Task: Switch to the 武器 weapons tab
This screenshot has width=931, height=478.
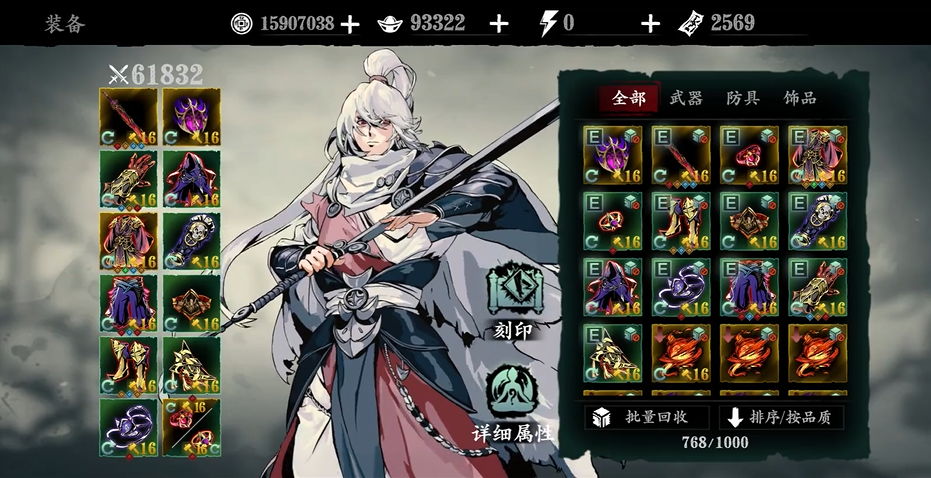Action: 686,98
